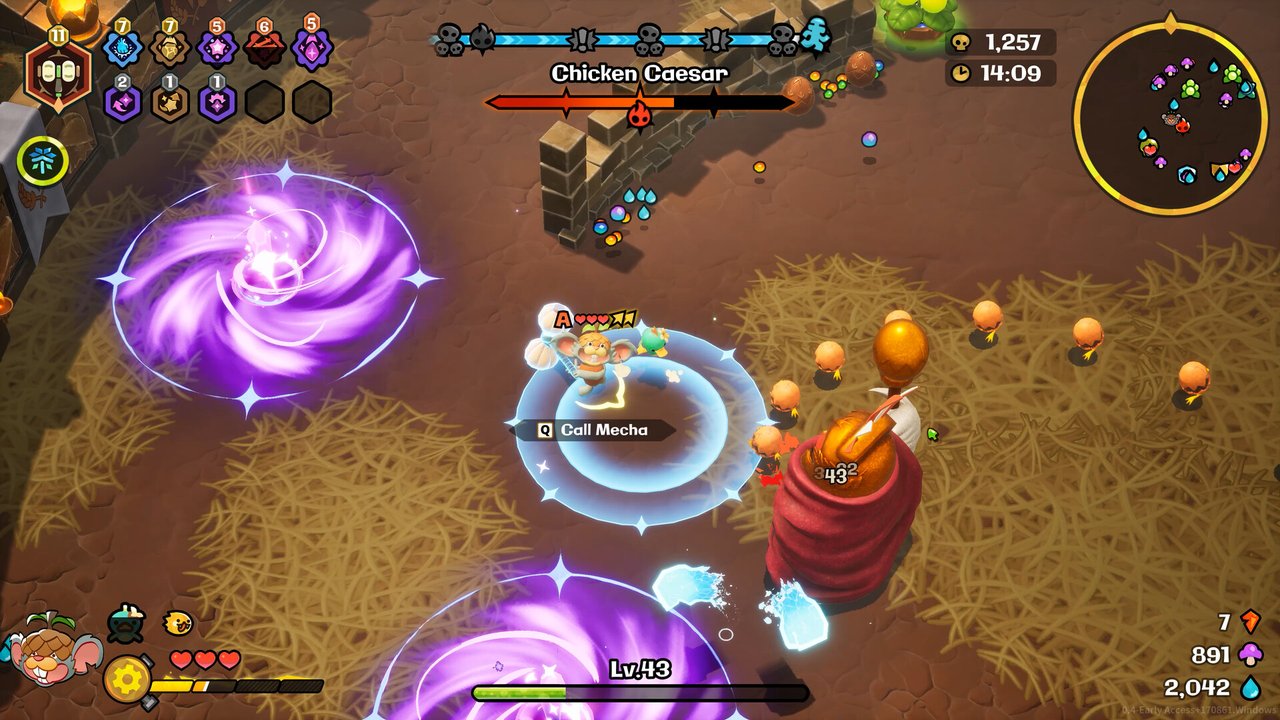Image resolution: width=1280 pixels, height=720 pixels.
Task: Click the mouse character portrait
Action: [x=51, y=650]
